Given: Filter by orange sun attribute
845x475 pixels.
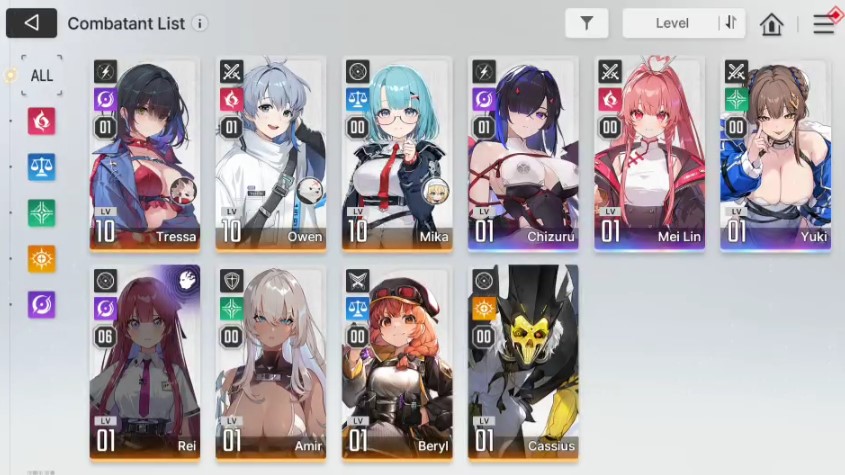Looking at the screenshot, I should [41, 258].
